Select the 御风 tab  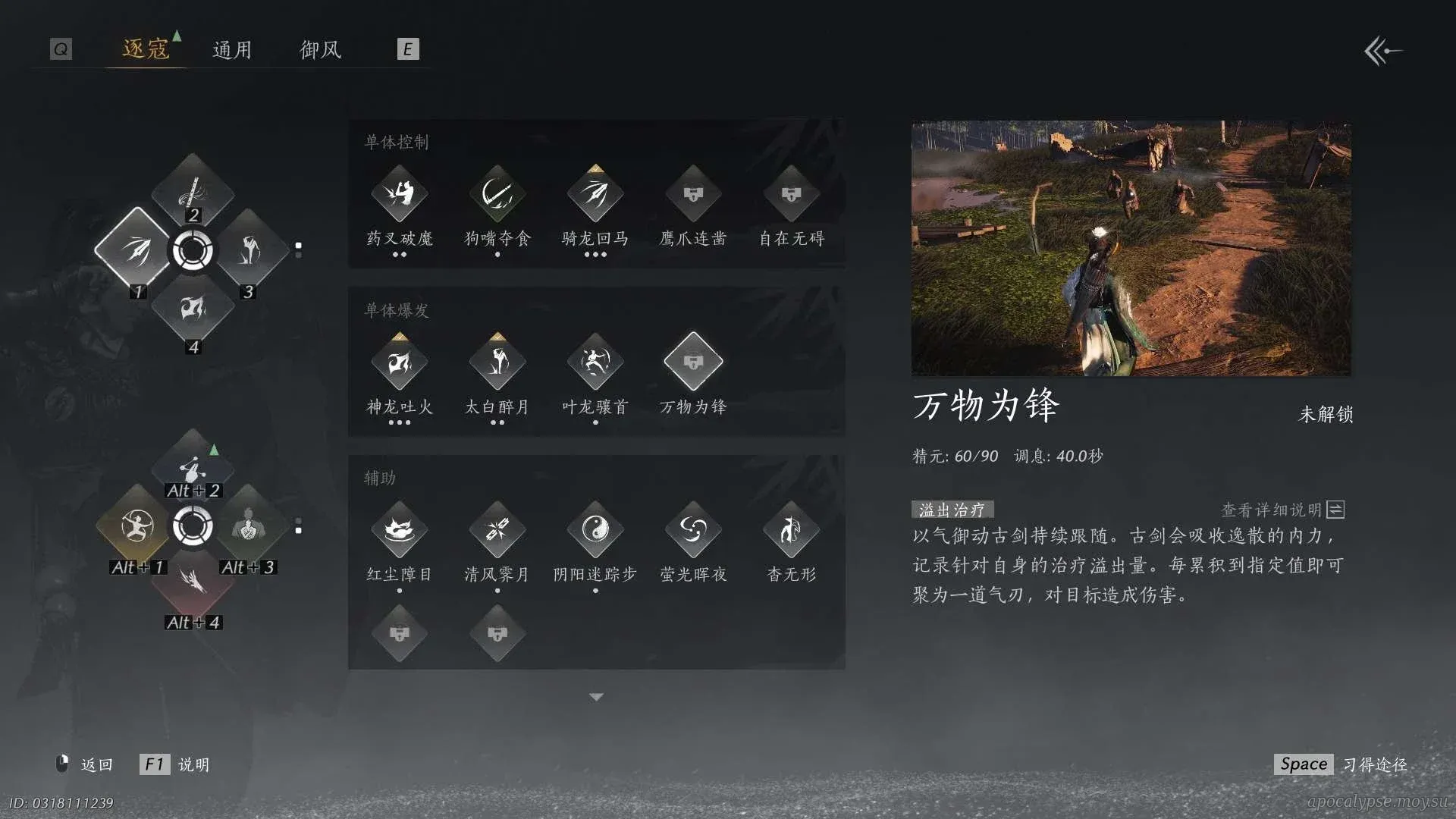321,50
